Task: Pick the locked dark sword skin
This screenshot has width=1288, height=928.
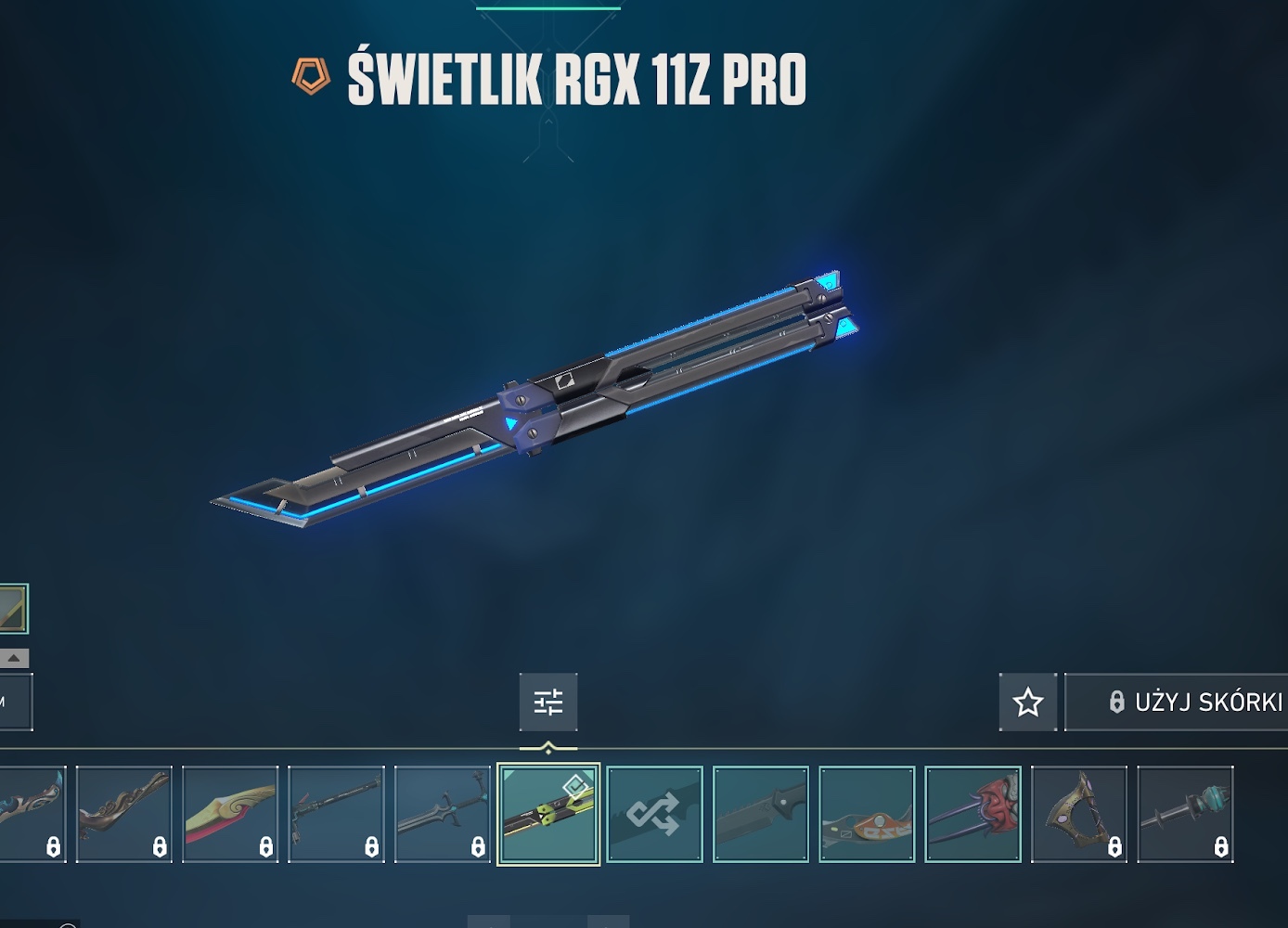Action: click(x=443, y=814)
